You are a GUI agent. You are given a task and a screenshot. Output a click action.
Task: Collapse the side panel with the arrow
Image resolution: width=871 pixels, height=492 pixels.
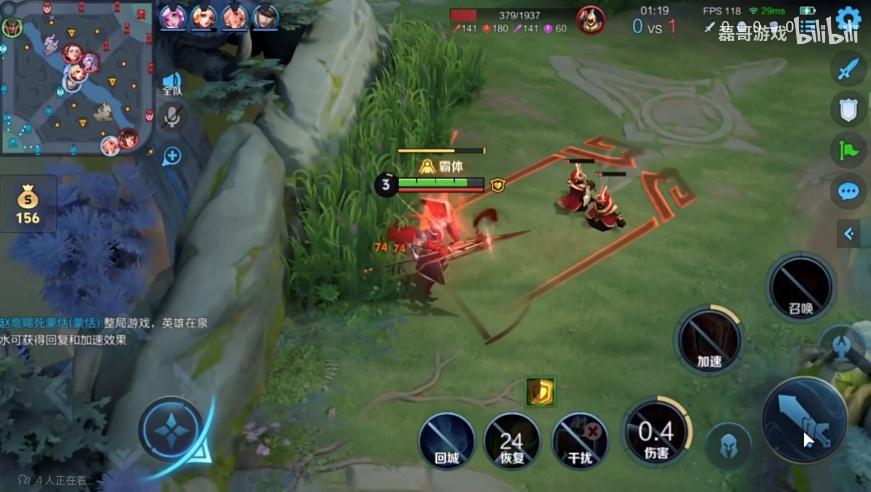pos(849,234)
